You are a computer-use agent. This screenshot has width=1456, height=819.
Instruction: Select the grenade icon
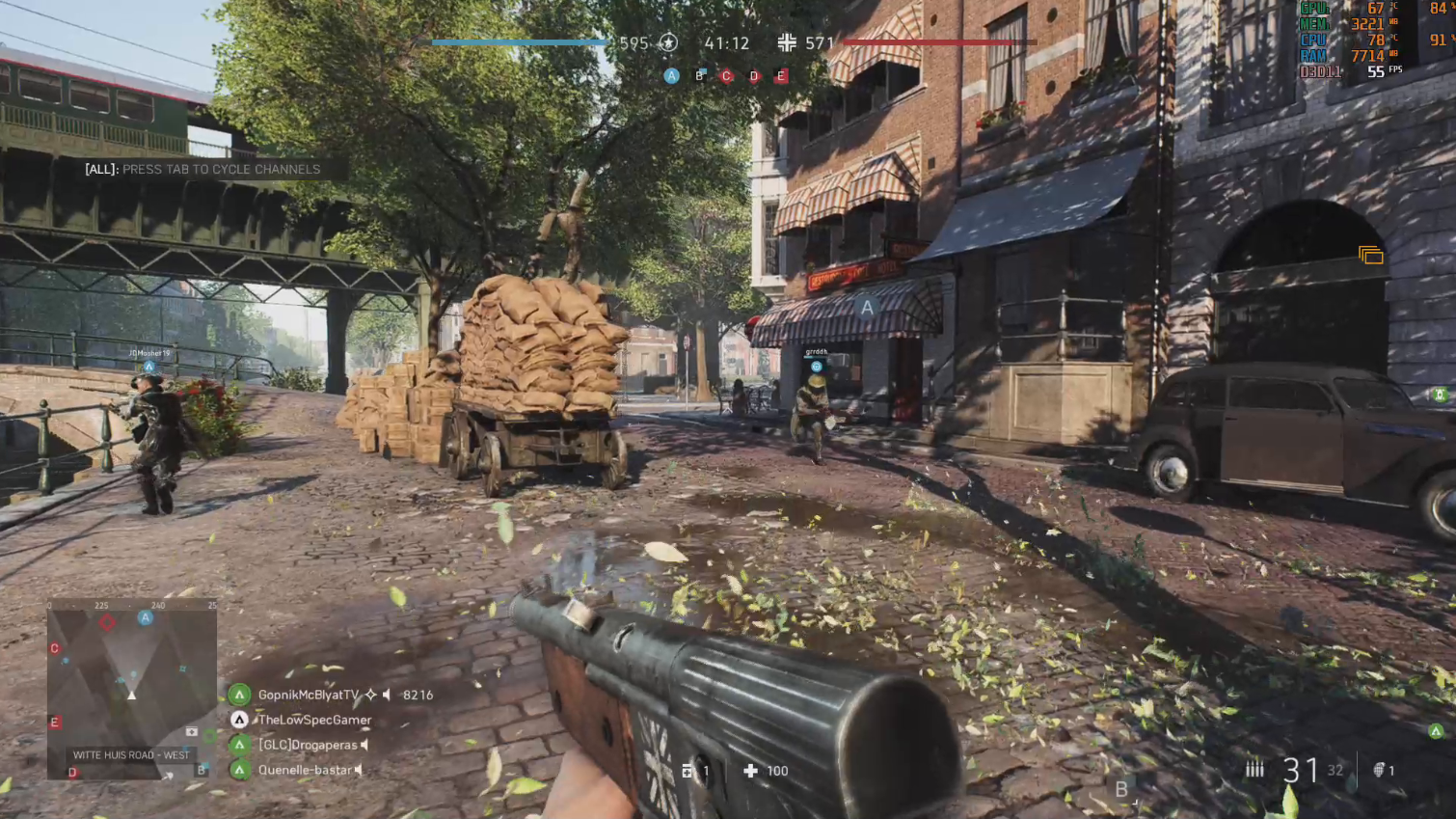[1379, 770]
